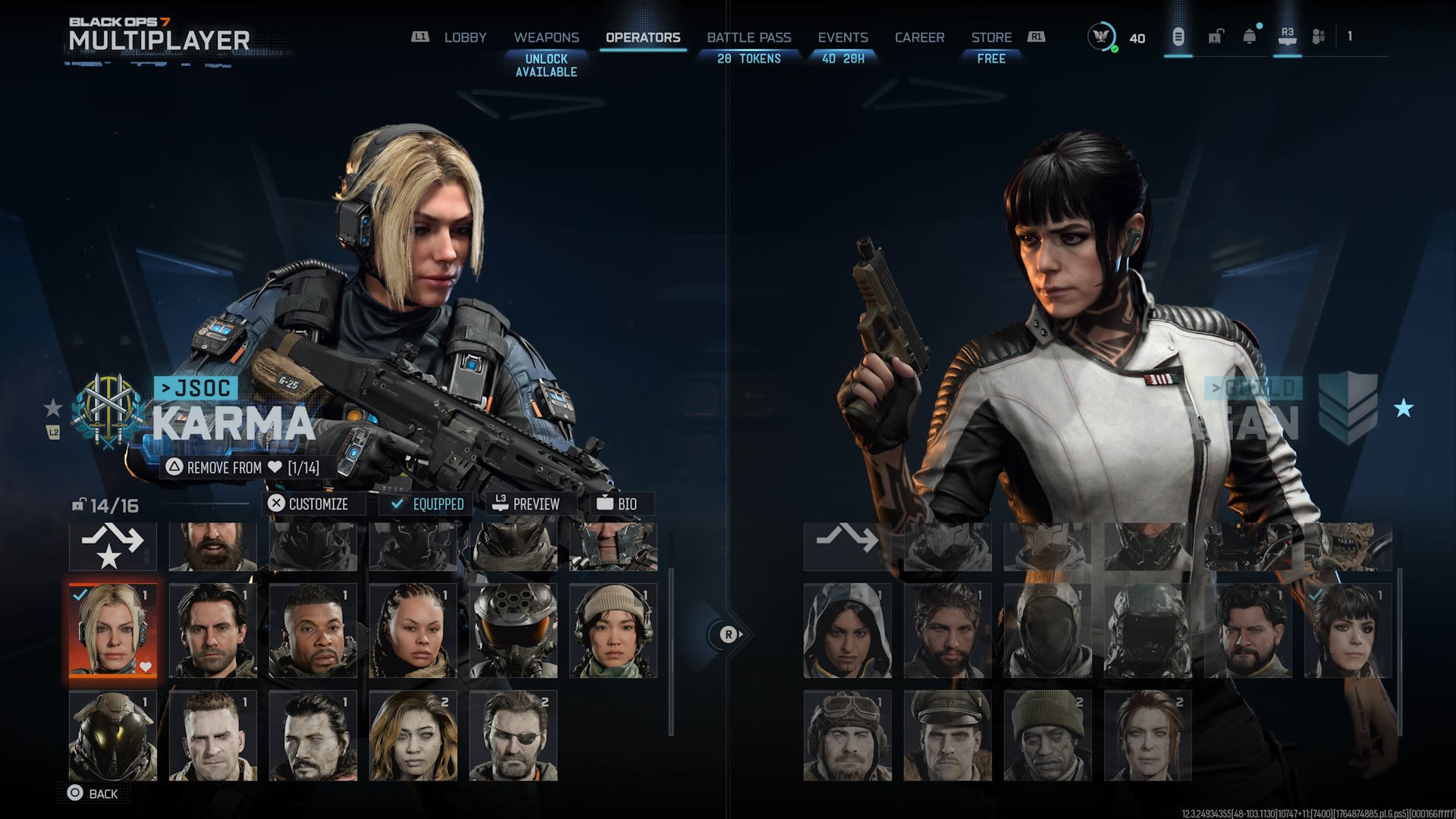This screenshot has height=819, width=1456.
Task: Customize the Karma operator
Action: point(309,504)
